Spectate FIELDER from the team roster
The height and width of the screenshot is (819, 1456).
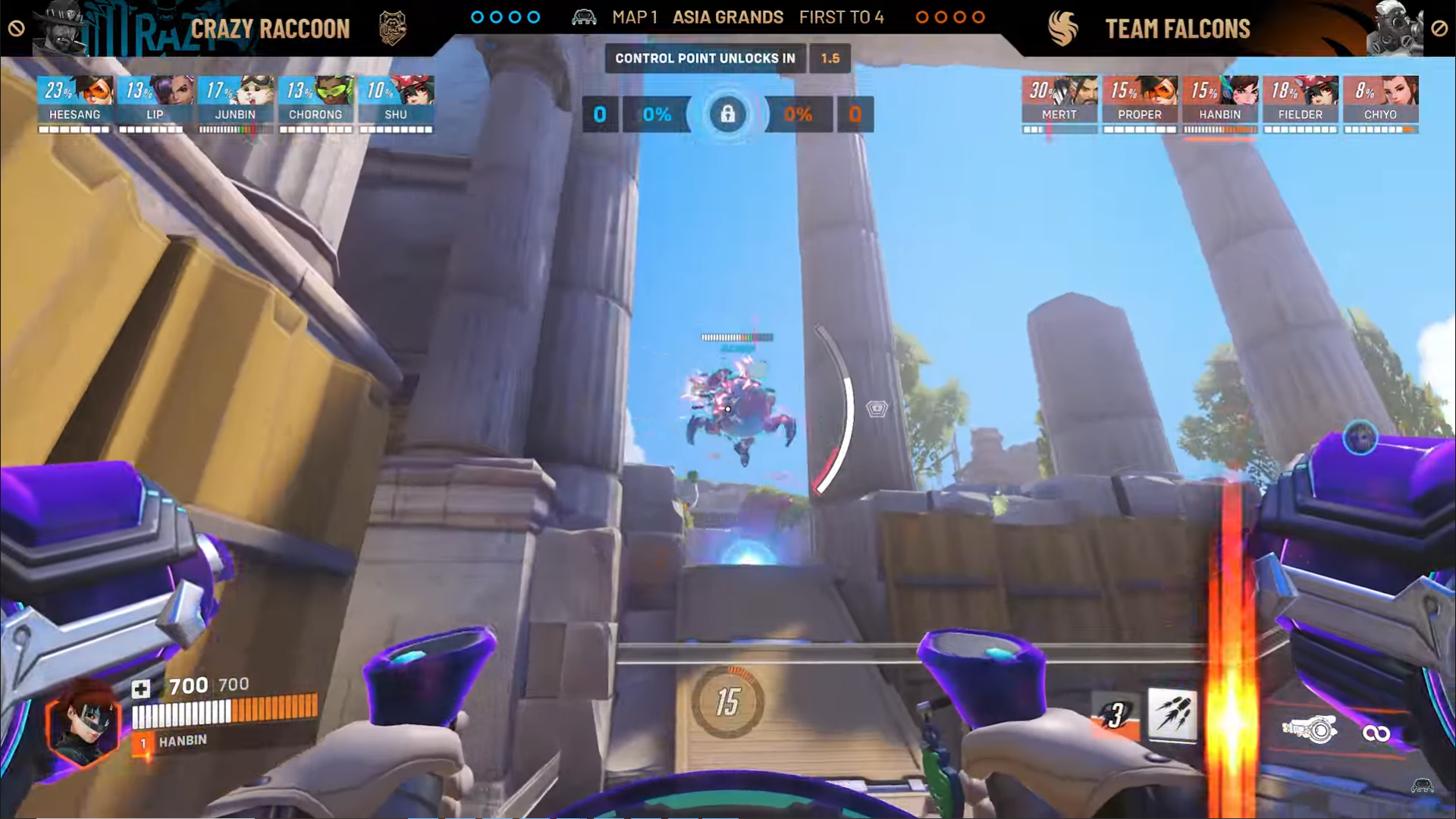(x=1301, y=102)
